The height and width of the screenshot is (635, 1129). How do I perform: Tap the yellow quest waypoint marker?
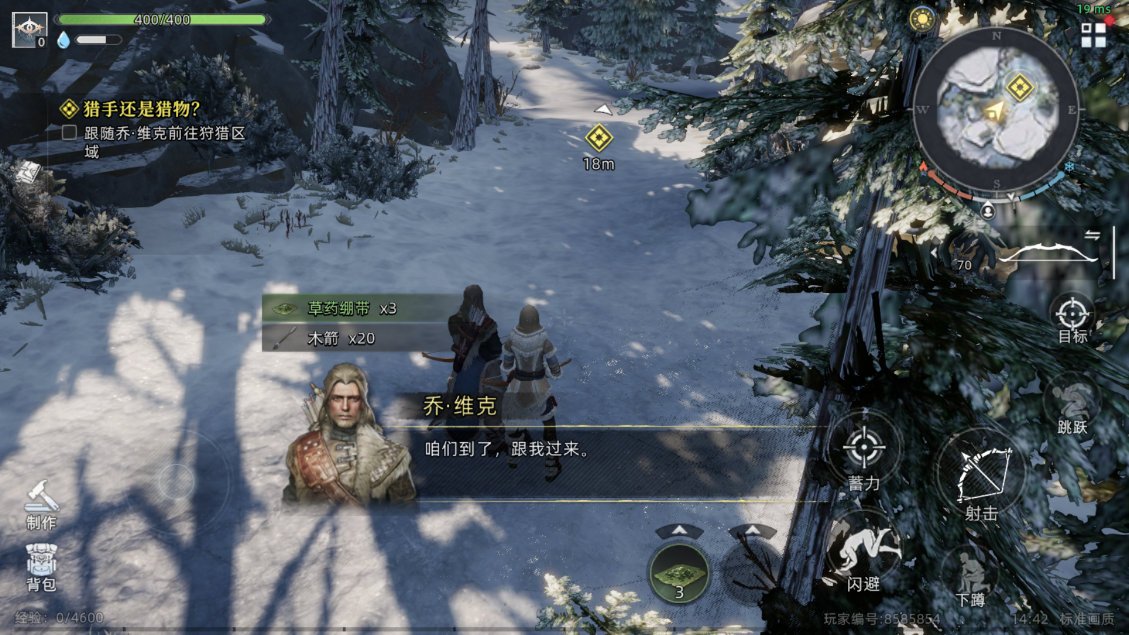tap(598, 137)
